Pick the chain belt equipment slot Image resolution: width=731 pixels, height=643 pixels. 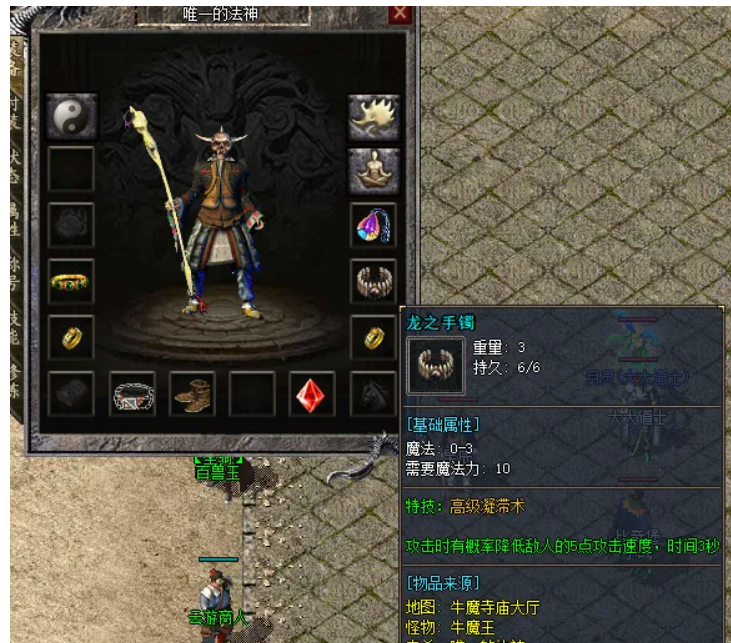(132, 395)
